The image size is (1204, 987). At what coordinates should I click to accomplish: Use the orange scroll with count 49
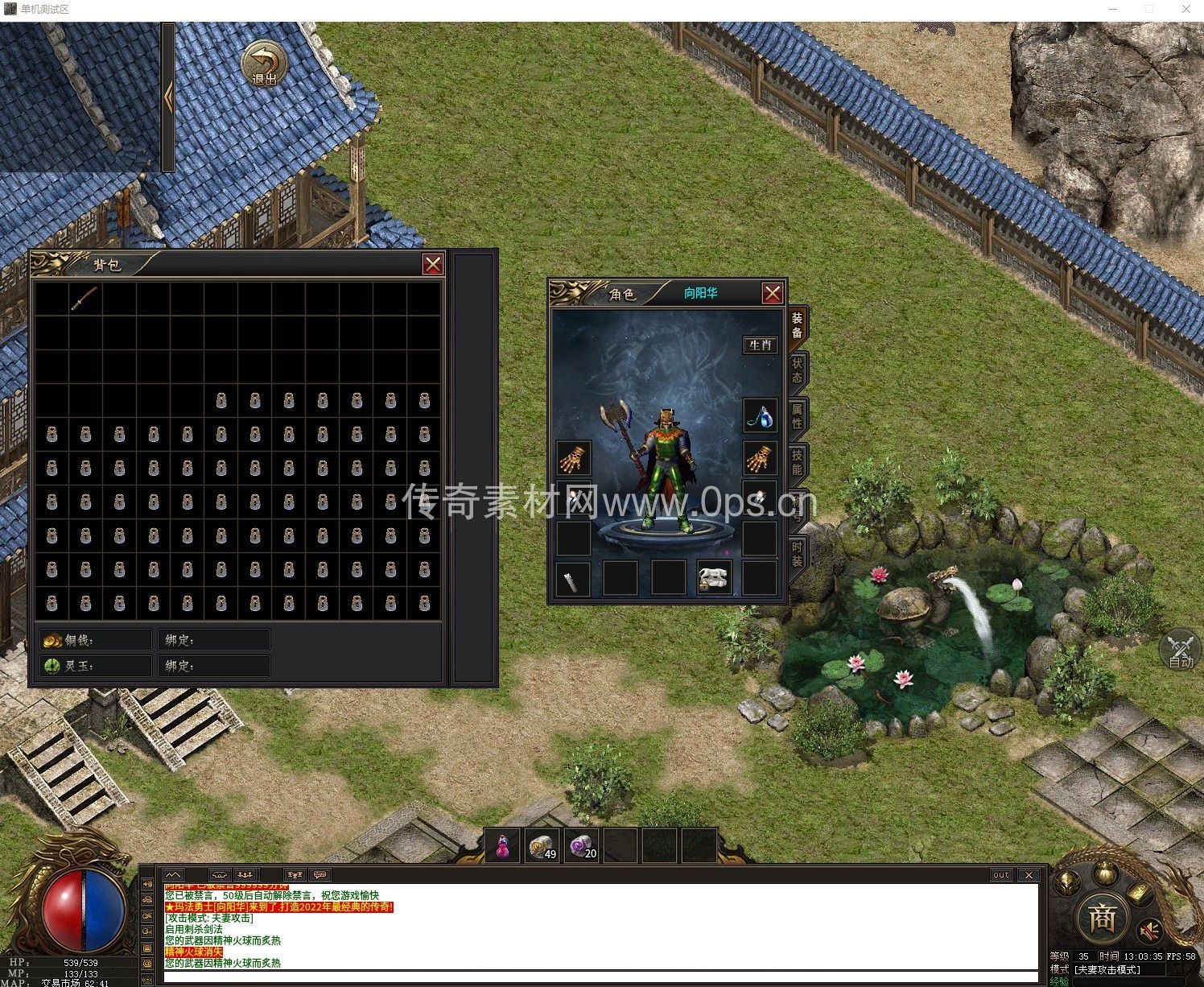[x=542, y=847]
